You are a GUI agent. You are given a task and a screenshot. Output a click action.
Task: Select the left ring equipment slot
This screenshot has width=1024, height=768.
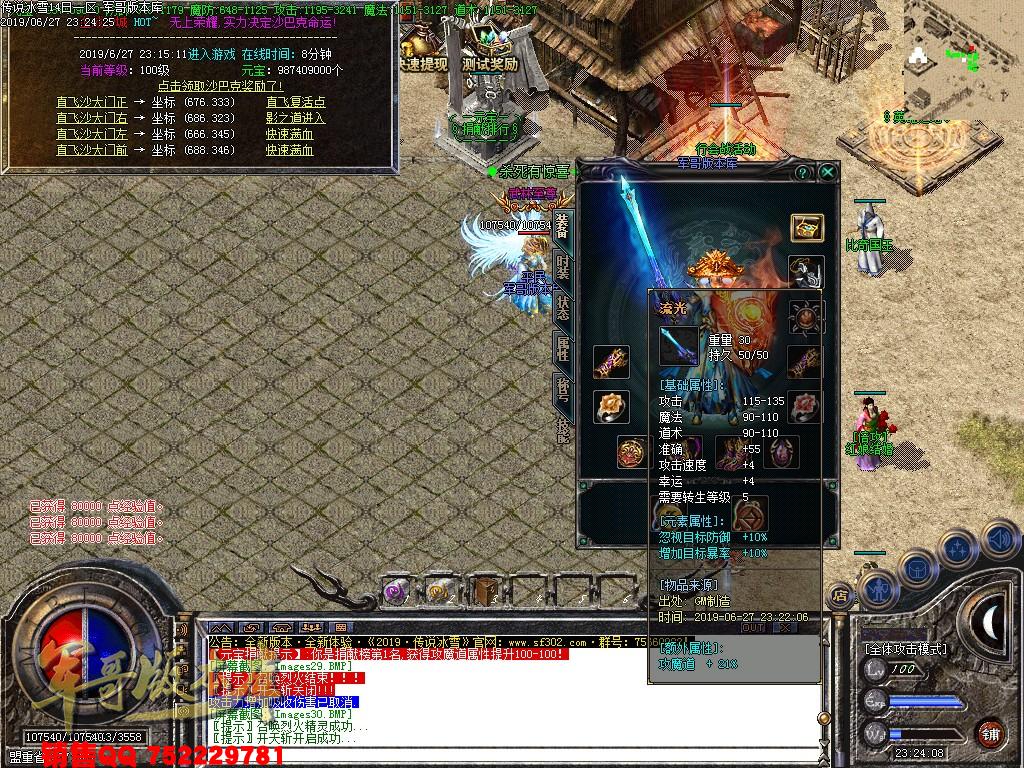pos(609,405)
